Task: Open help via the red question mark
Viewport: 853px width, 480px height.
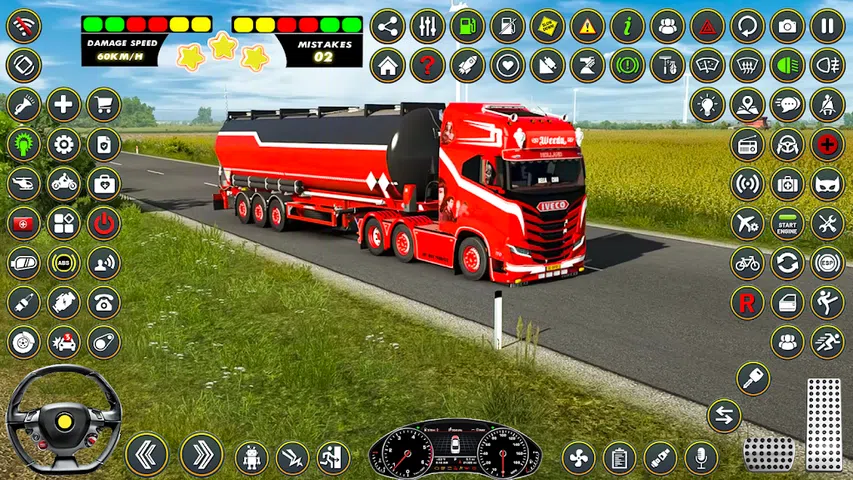Action: coord(427,66)
